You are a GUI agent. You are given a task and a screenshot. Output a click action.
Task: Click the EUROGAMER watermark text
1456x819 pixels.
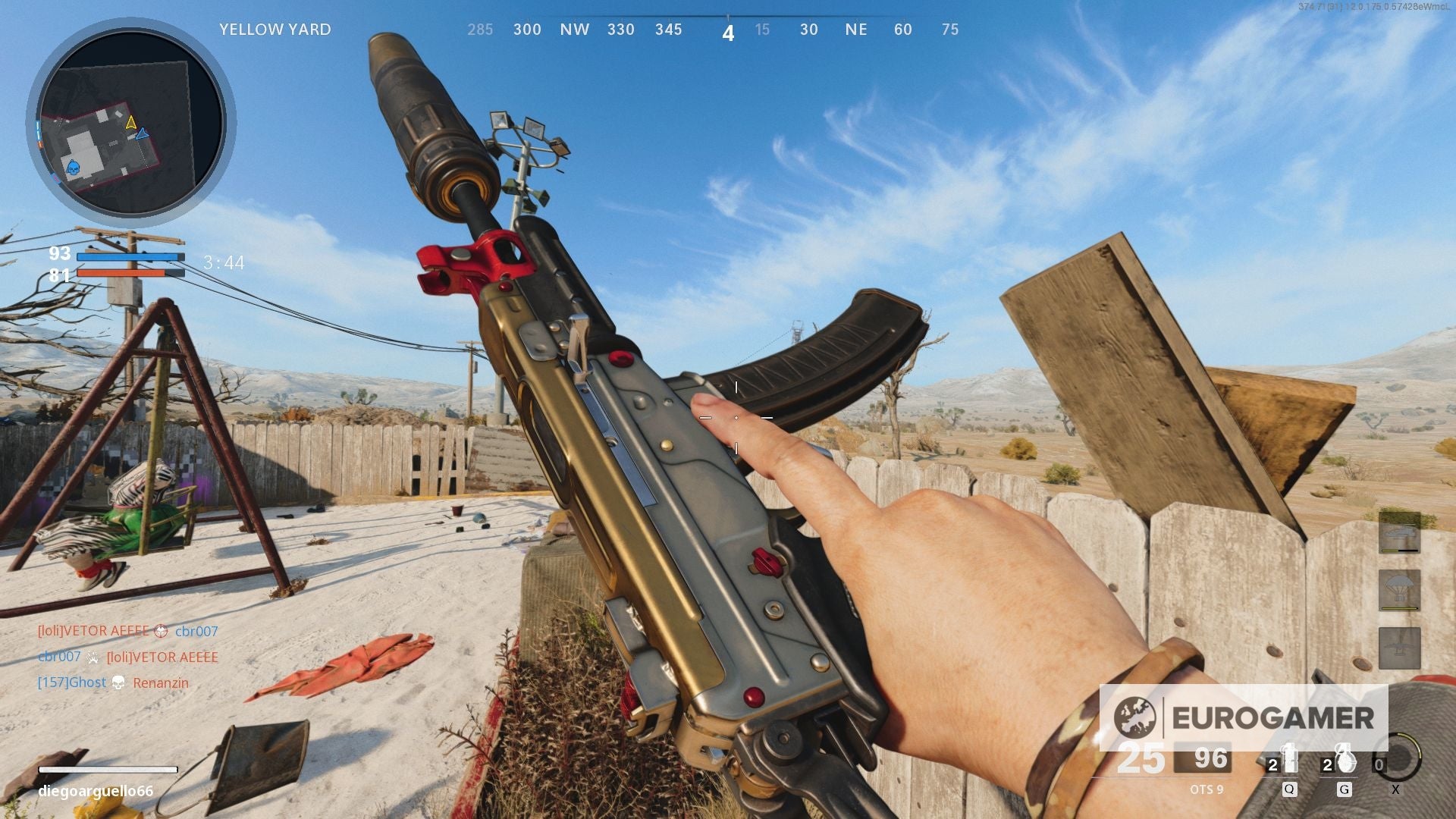(x=1272, y=717)
